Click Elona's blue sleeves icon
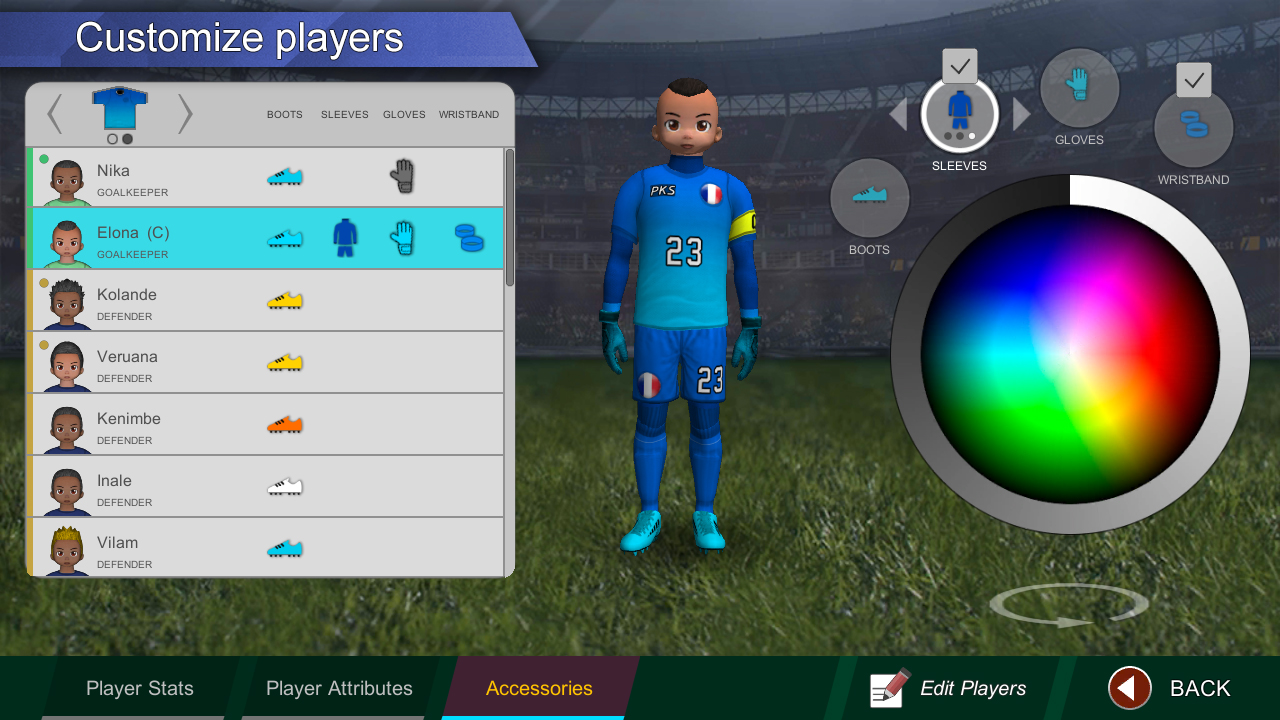Screen dimensions: 1280x720 tap(344, 239)
